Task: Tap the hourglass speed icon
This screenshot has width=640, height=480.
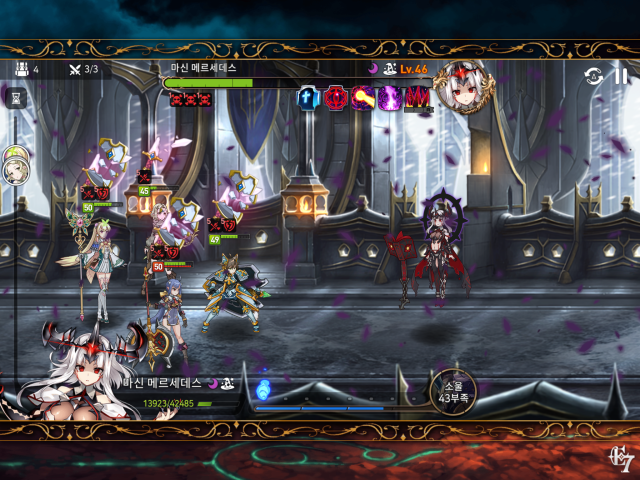Action: point(15,97)
